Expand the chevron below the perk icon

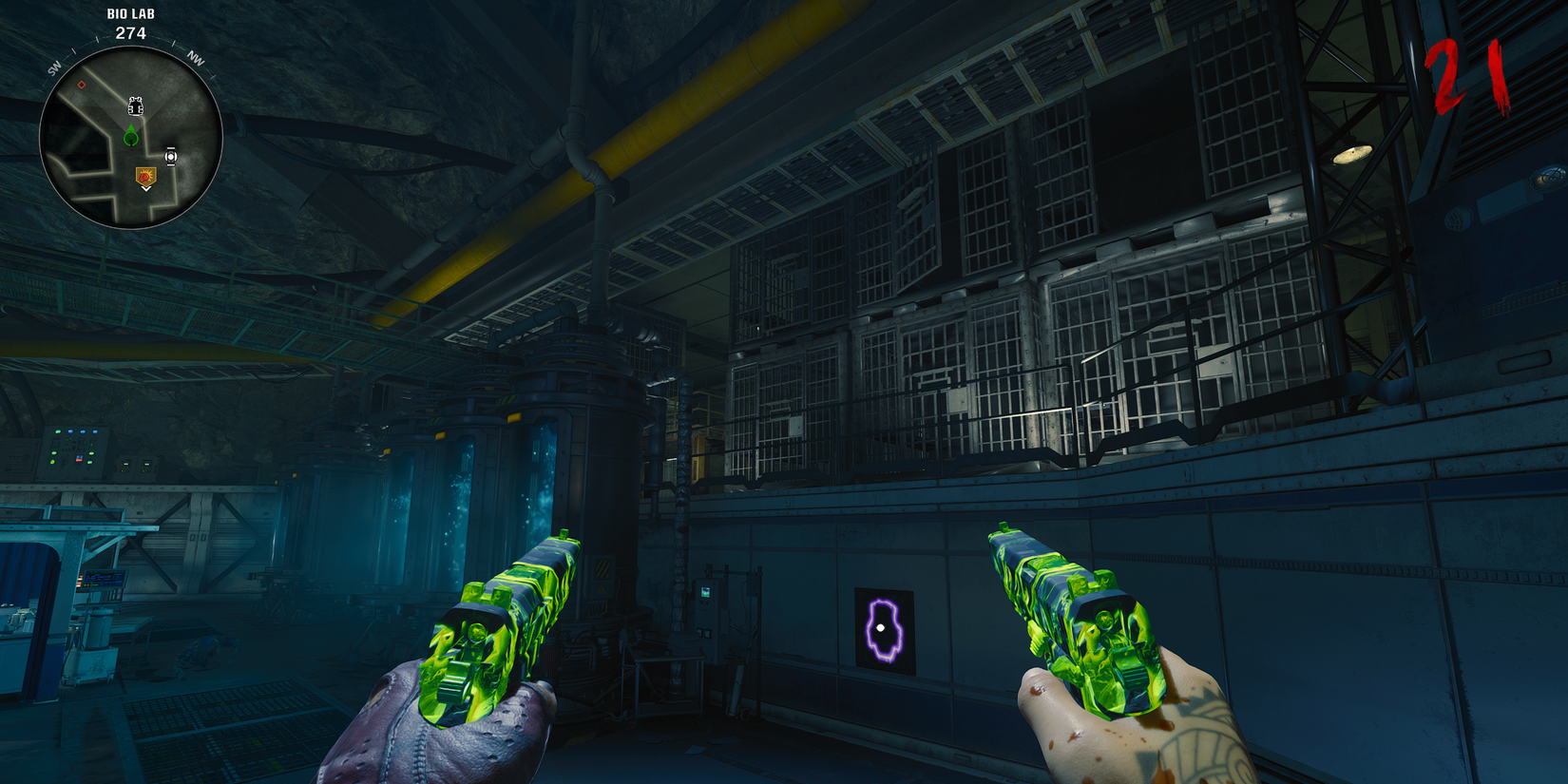coord(146,188)
